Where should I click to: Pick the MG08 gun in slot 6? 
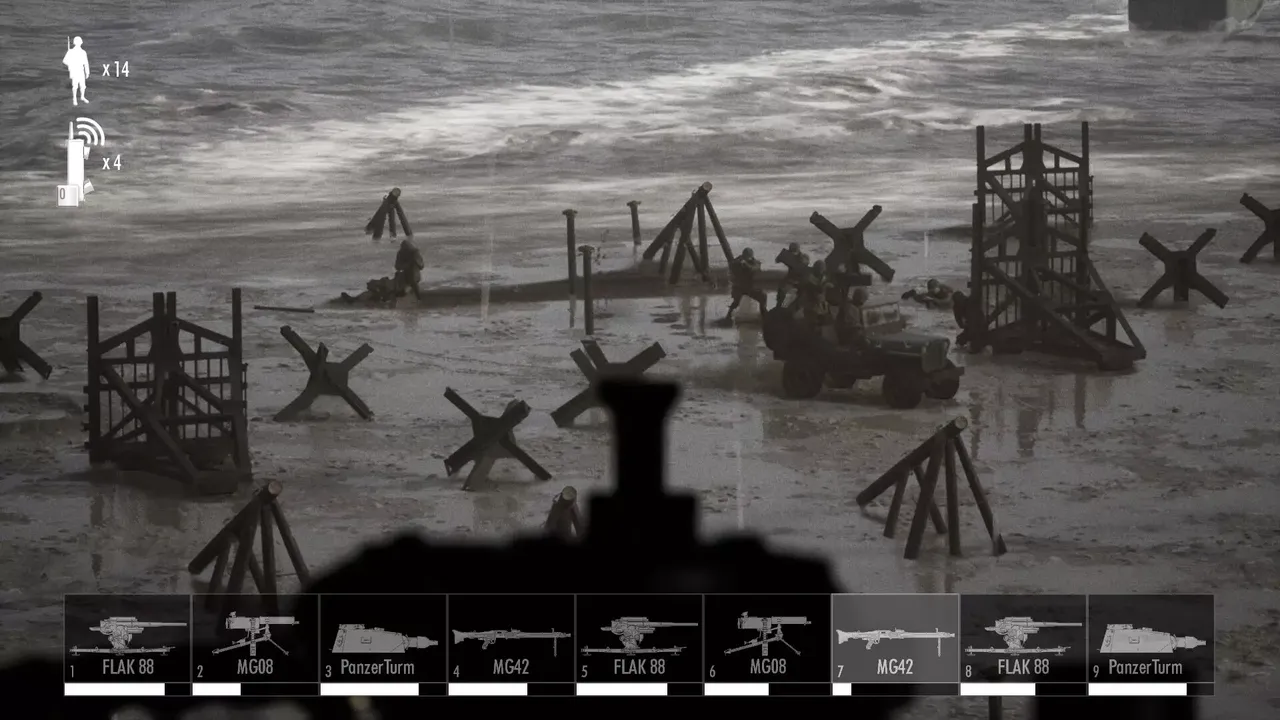coord(768,640)
